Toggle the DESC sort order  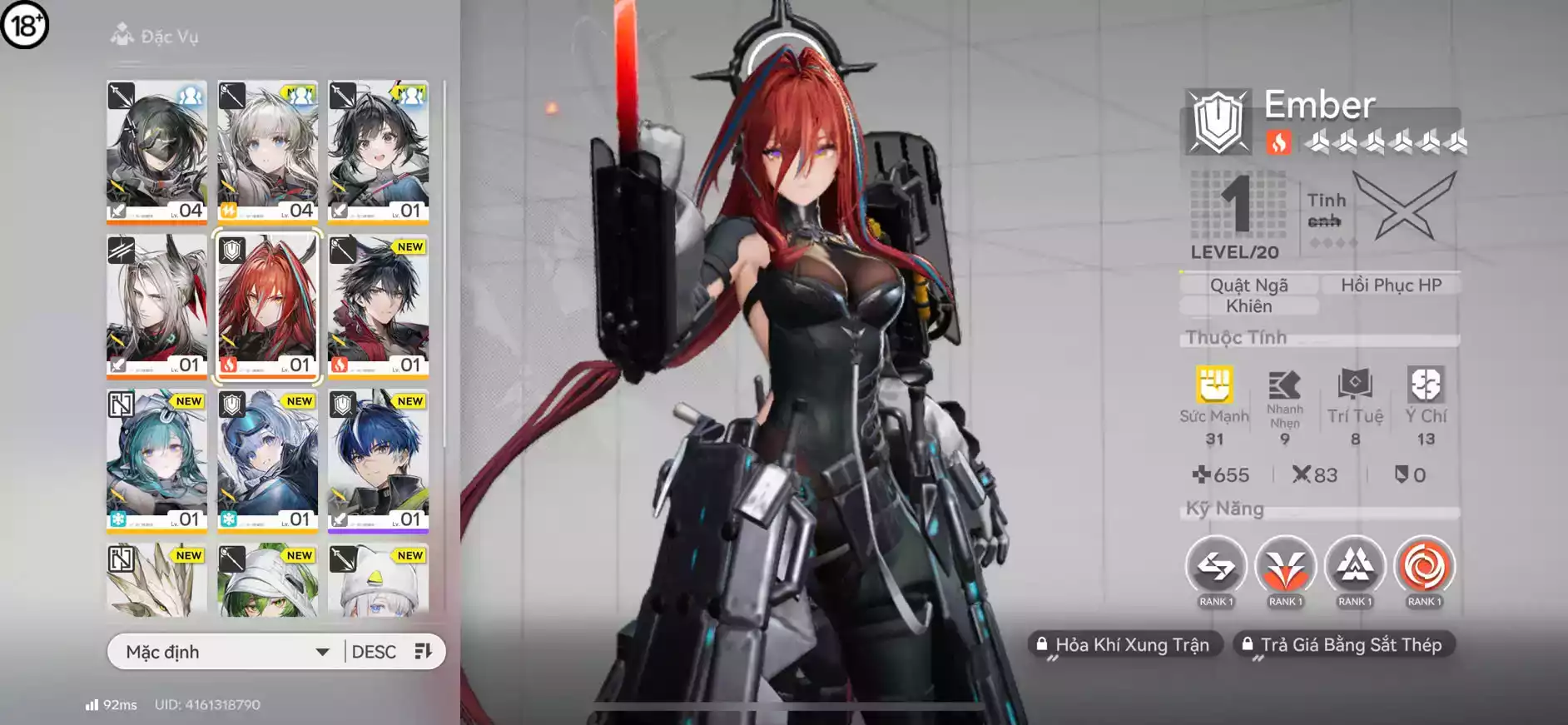tap(373, 651)
